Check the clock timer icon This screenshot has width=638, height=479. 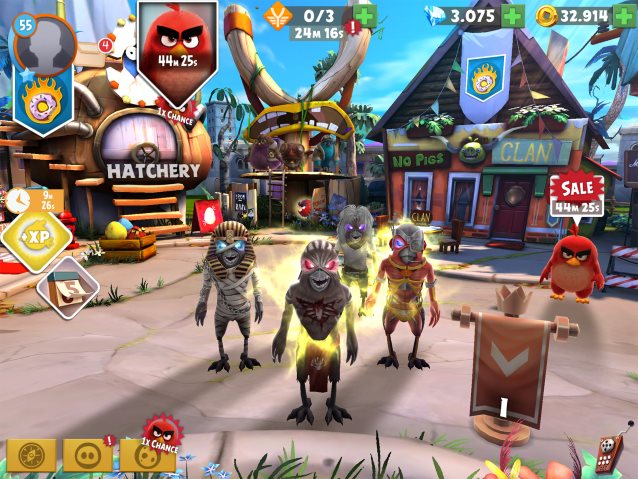[x=19, y=200]
